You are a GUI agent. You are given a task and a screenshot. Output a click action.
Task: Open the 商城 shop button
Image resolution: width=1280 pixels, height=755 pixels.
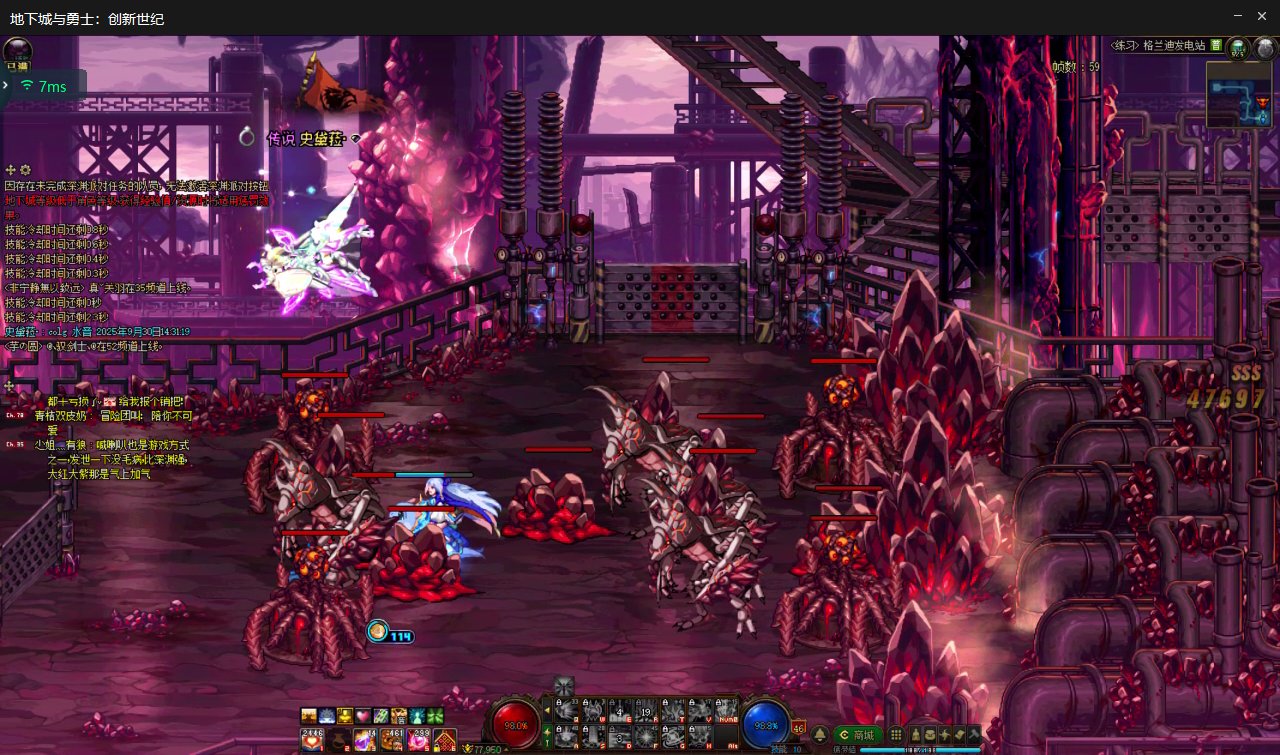[856, 735]
